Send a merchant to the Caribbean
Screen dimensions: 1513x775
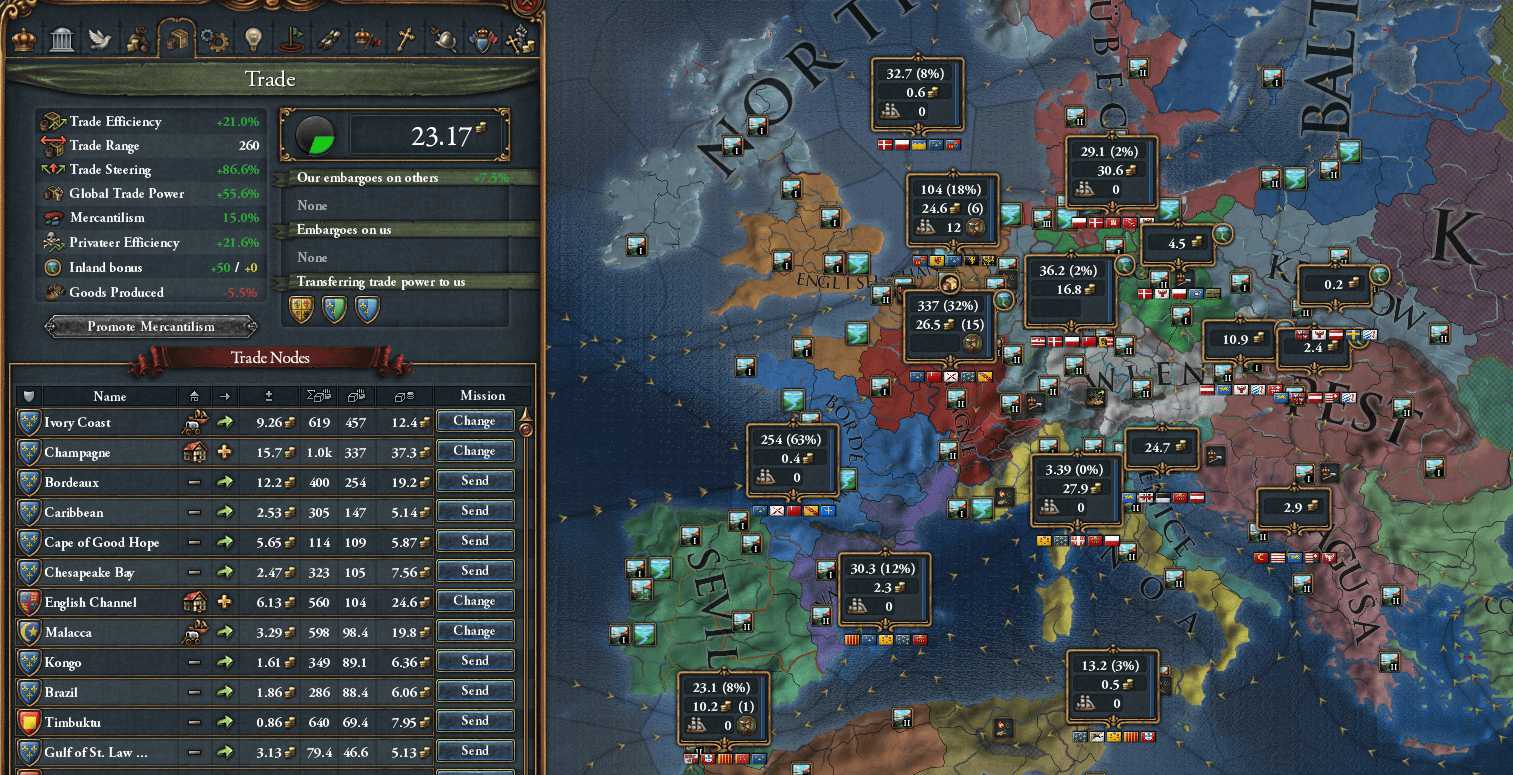(475, 511)
